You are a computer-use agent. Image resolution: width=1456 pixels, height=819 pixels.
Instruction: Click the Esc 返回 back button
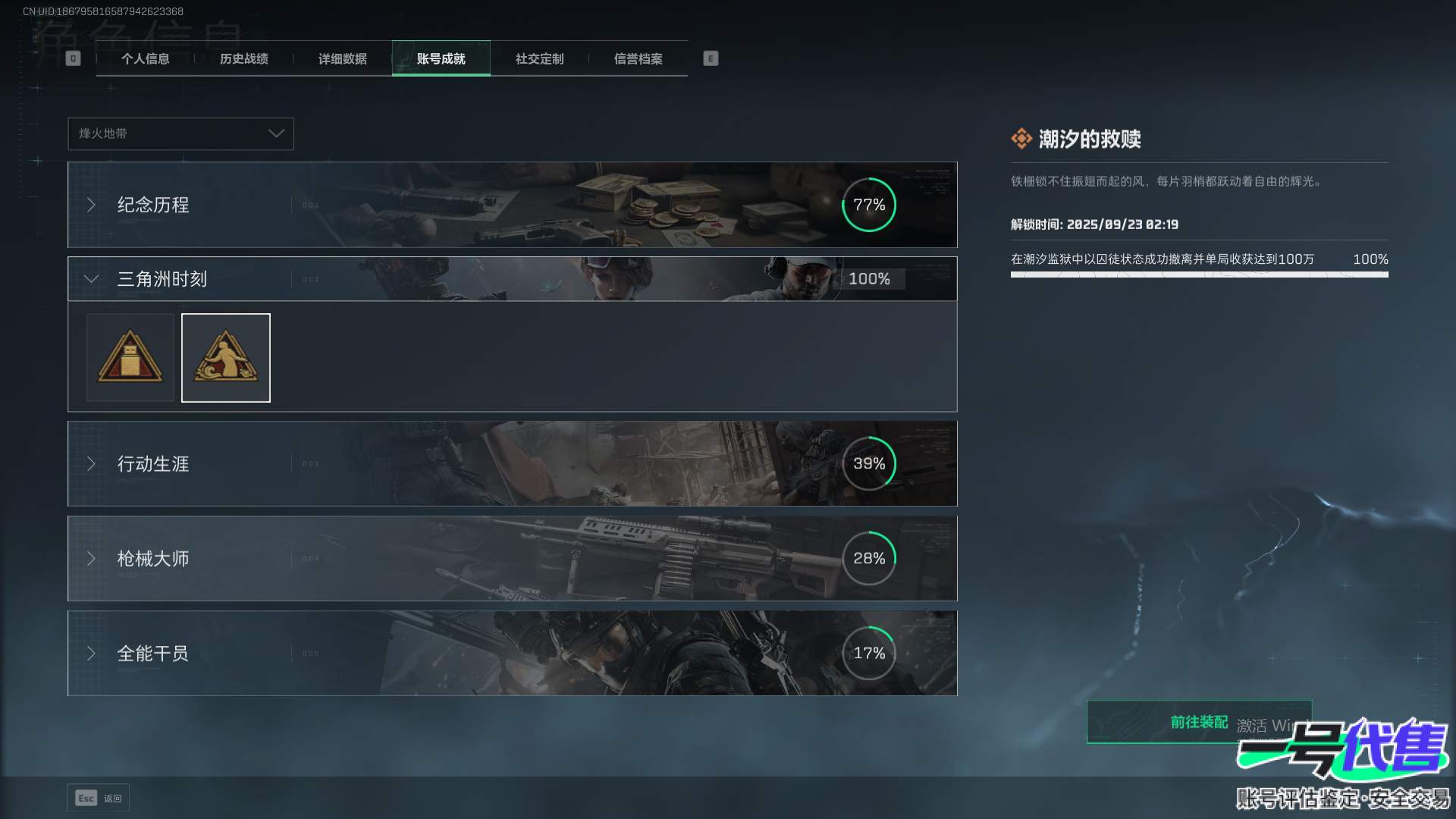[99, 798]
